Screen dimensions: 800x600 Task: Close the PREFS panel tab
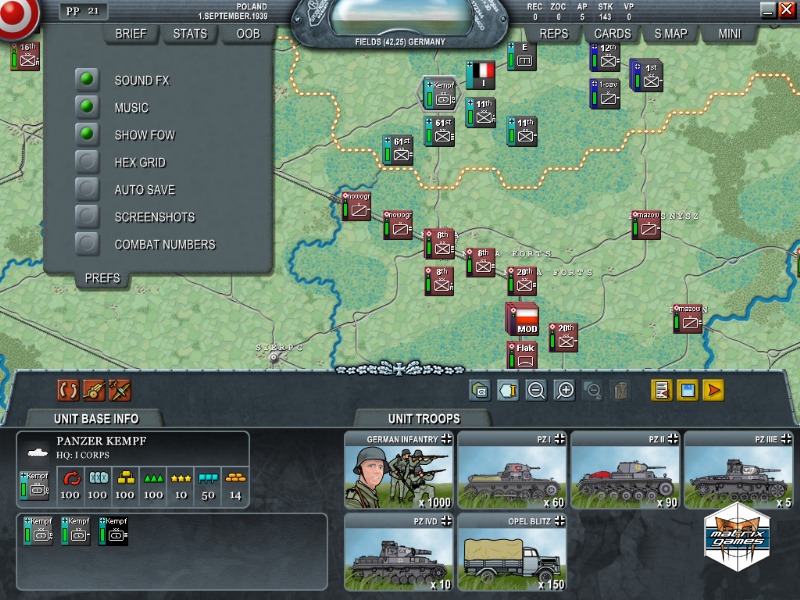click(x=102, y=278)
